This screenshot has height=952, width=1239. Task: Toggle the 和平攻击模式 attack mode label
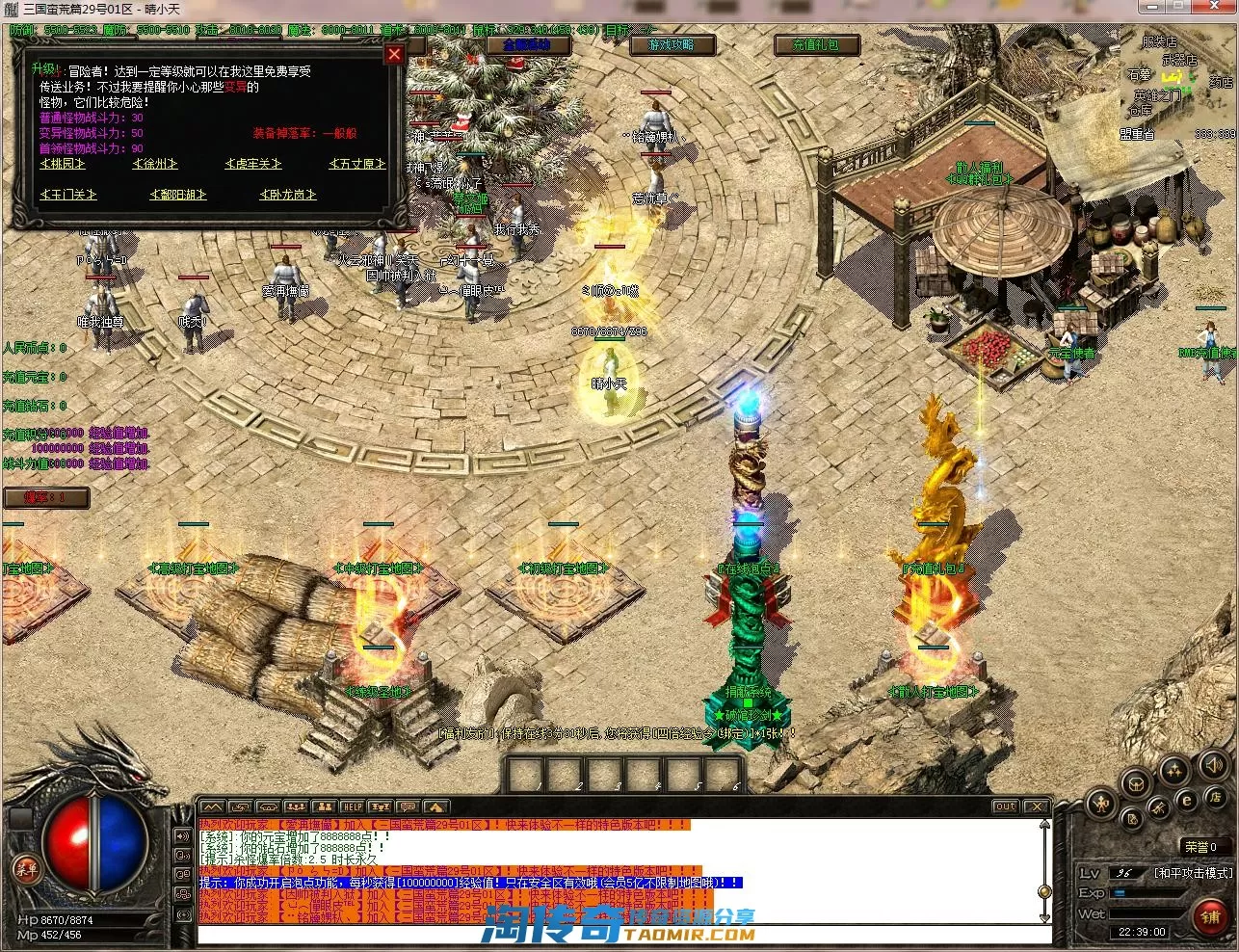click(x=1192, y=873)
